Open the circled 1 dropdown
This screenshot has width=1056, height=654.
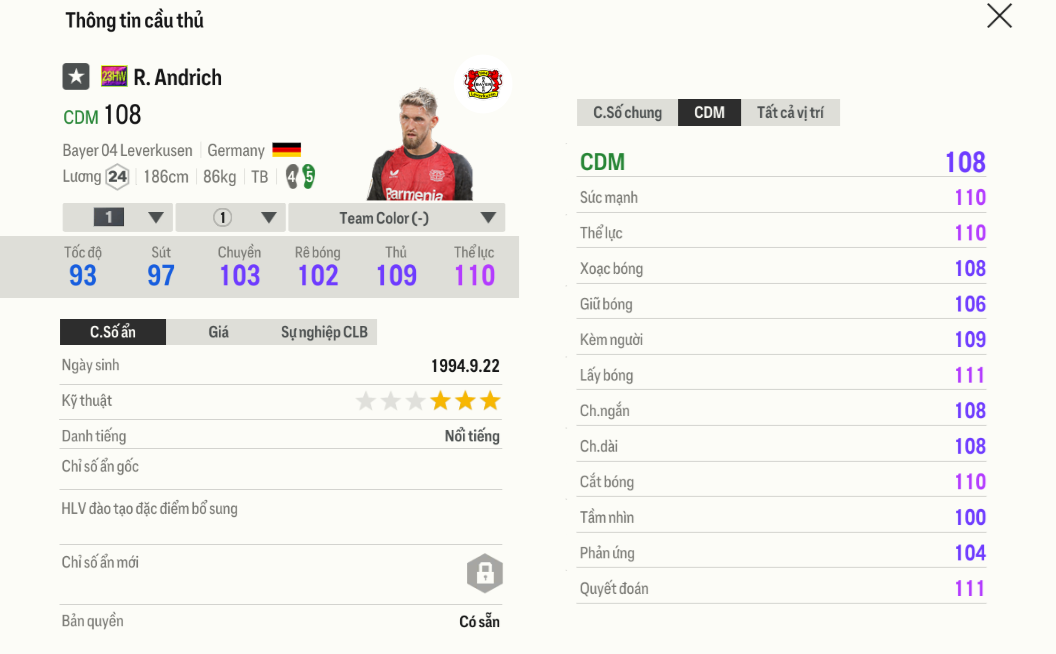click(231, 218)
